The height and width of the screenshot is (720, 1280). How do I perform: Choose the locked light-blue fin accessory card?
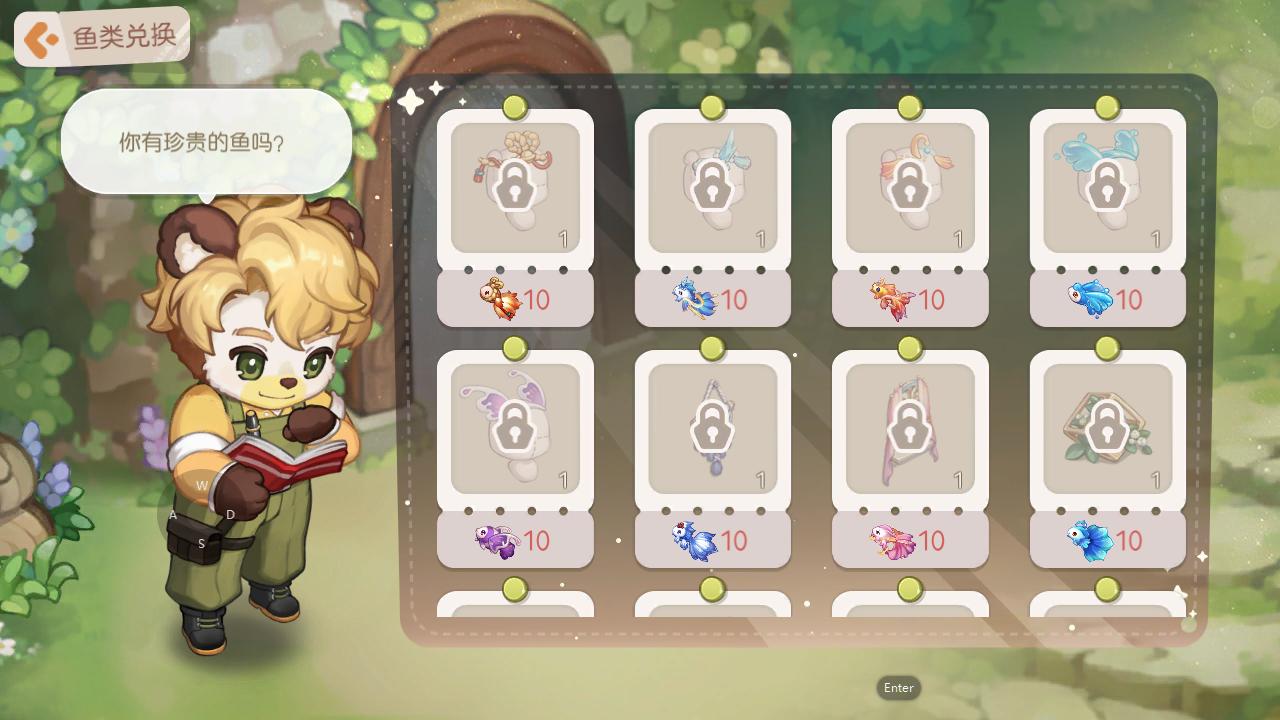coord(712,188)
